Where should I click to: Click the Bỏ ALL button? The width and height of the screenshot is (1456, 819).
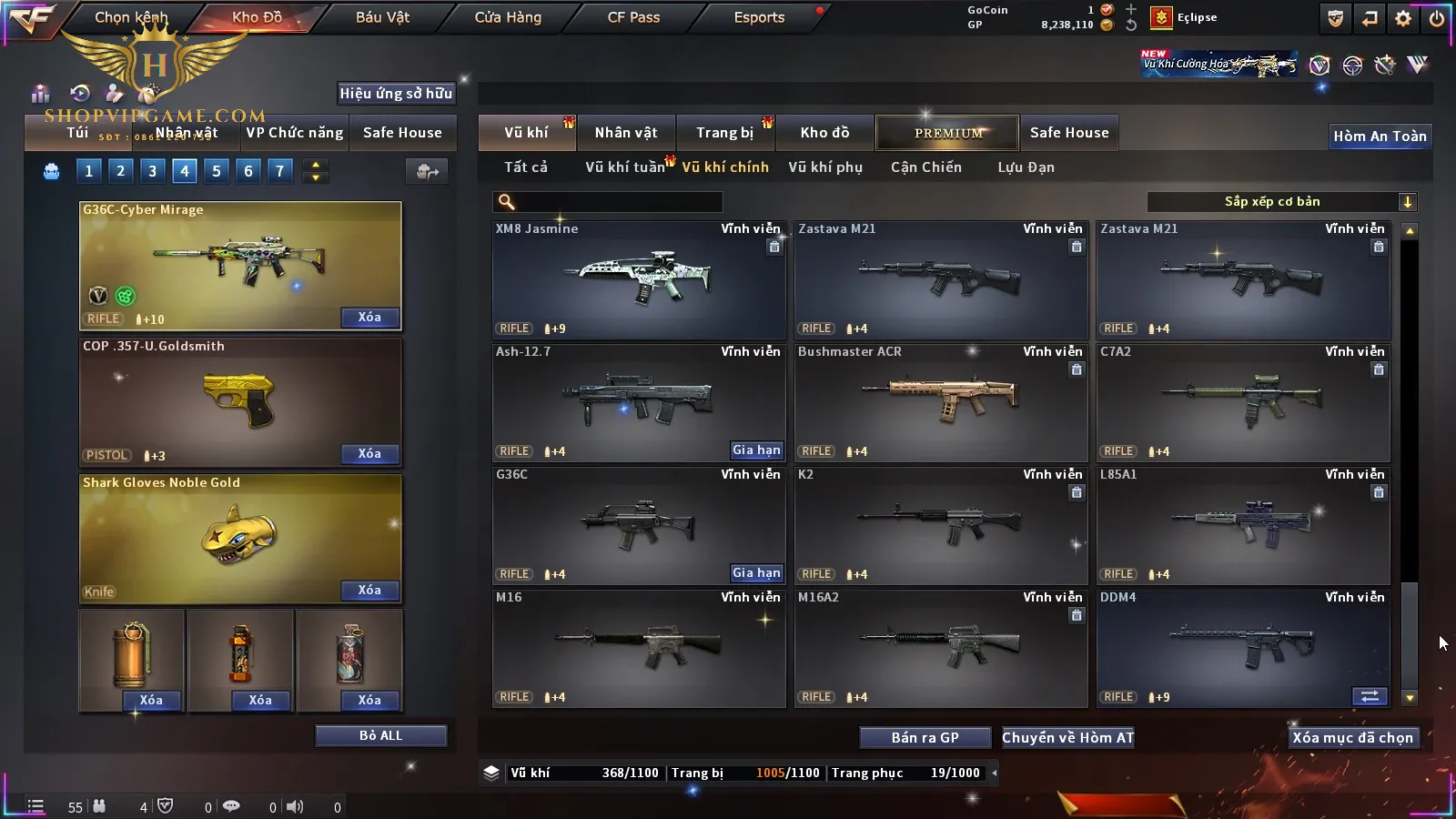[380, 735]
